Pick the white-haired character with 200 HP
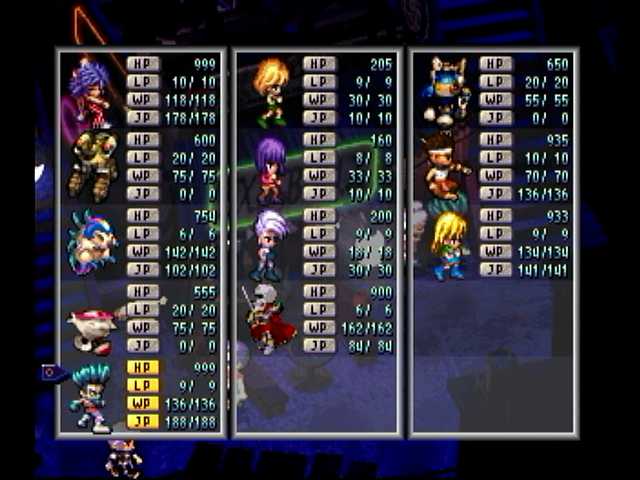Screen dimensions: 640x480 (x=269, y=244)
